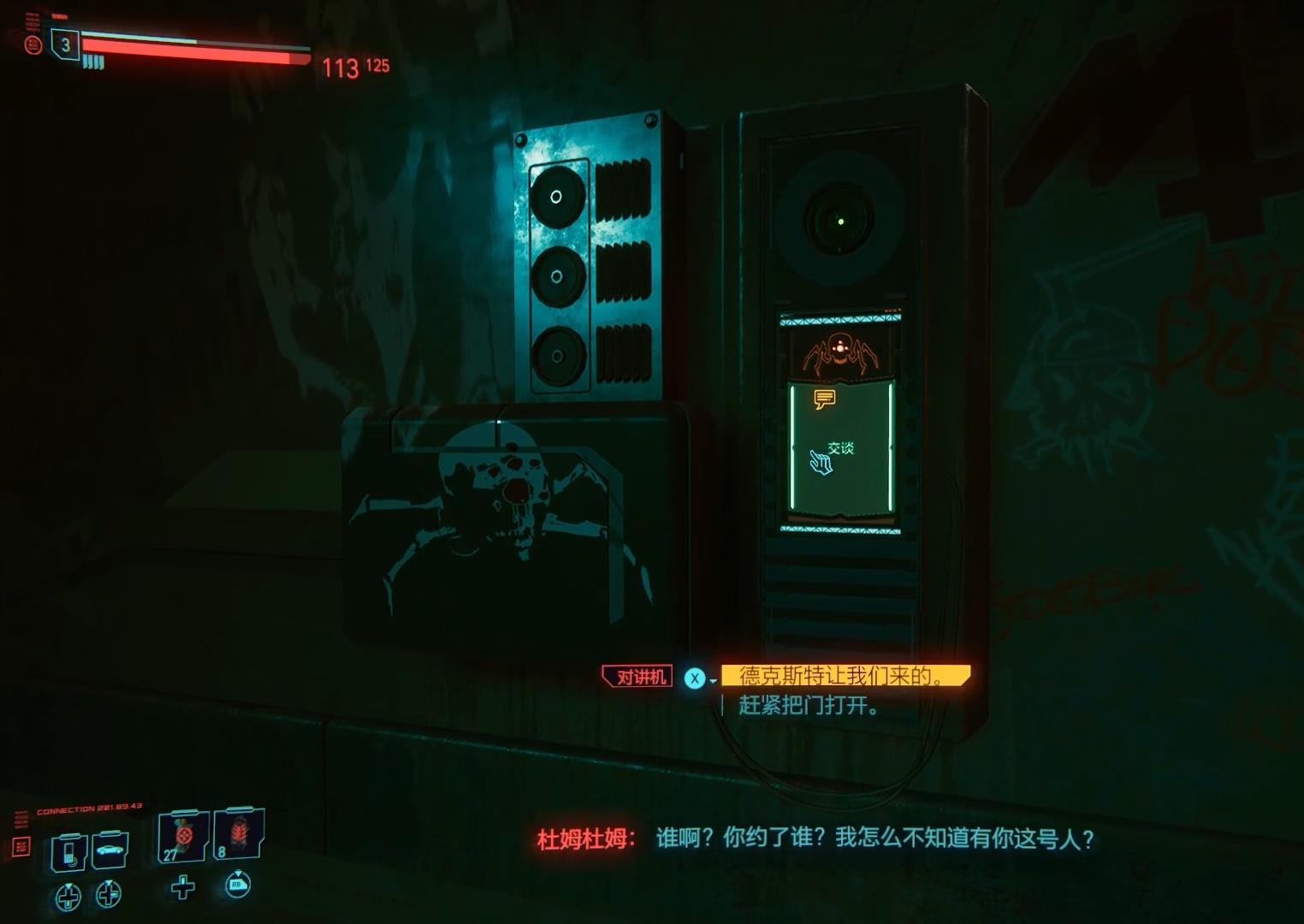Viewport: 1304px width, 924px height.
Task: Click the plus cross icon near the grenade slot
Action: pyautogui.click(x=182, y=890)
